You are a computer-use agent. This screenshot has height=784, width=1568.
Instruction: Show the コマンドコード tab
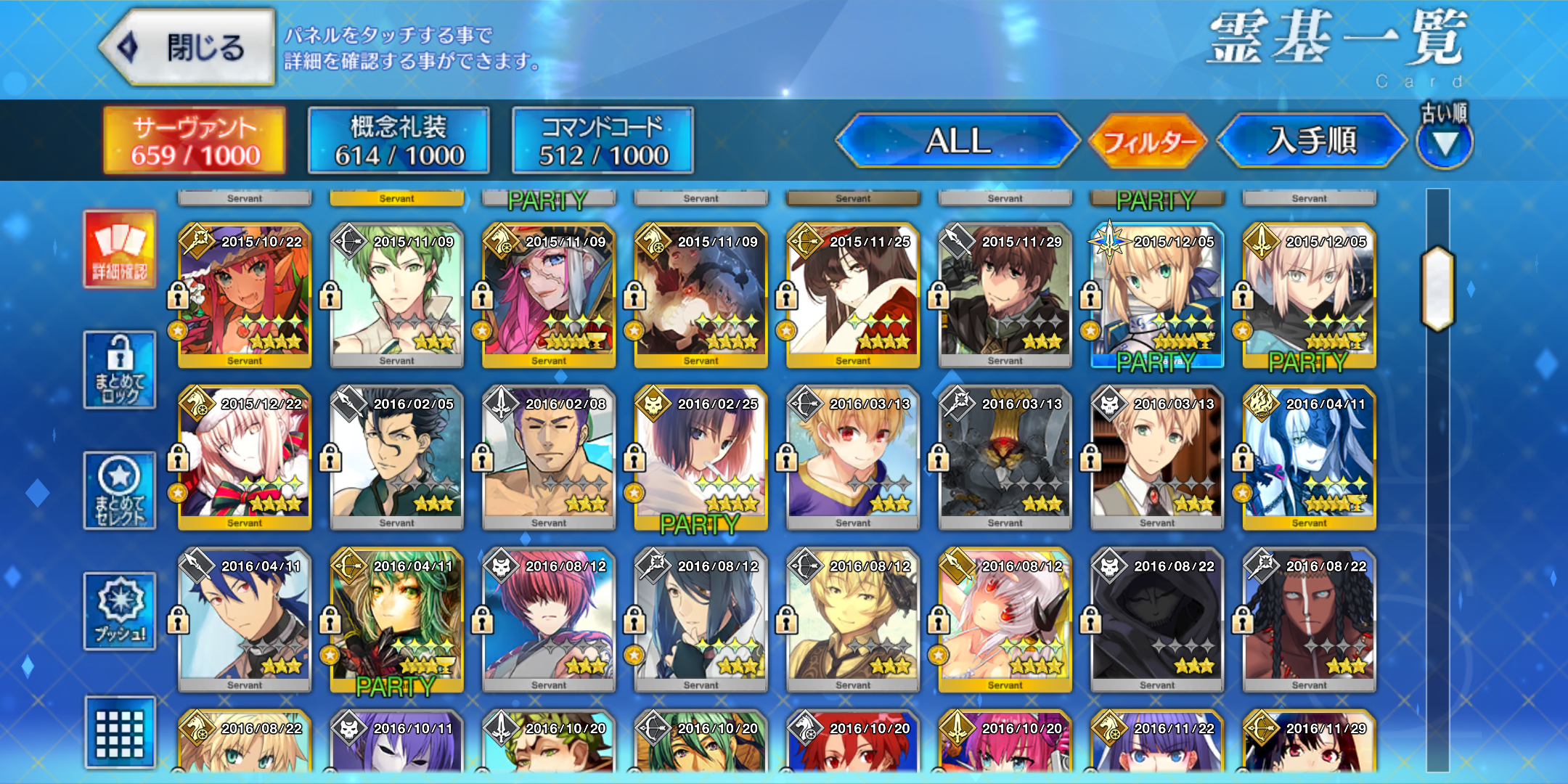[x=603, y=140]
